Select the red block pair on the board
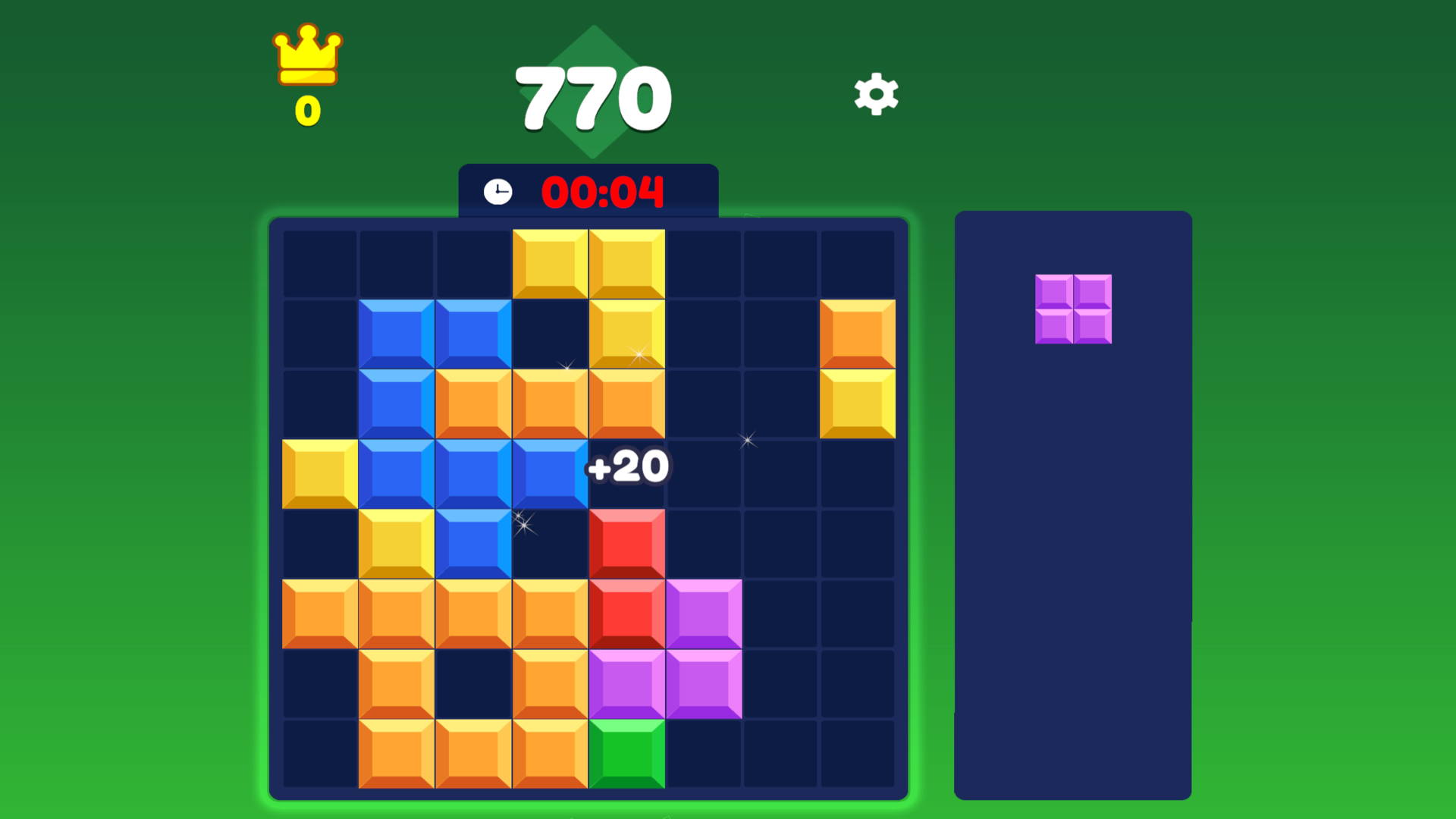Screen dimensions: 1456x819 (x=626, y=576)
